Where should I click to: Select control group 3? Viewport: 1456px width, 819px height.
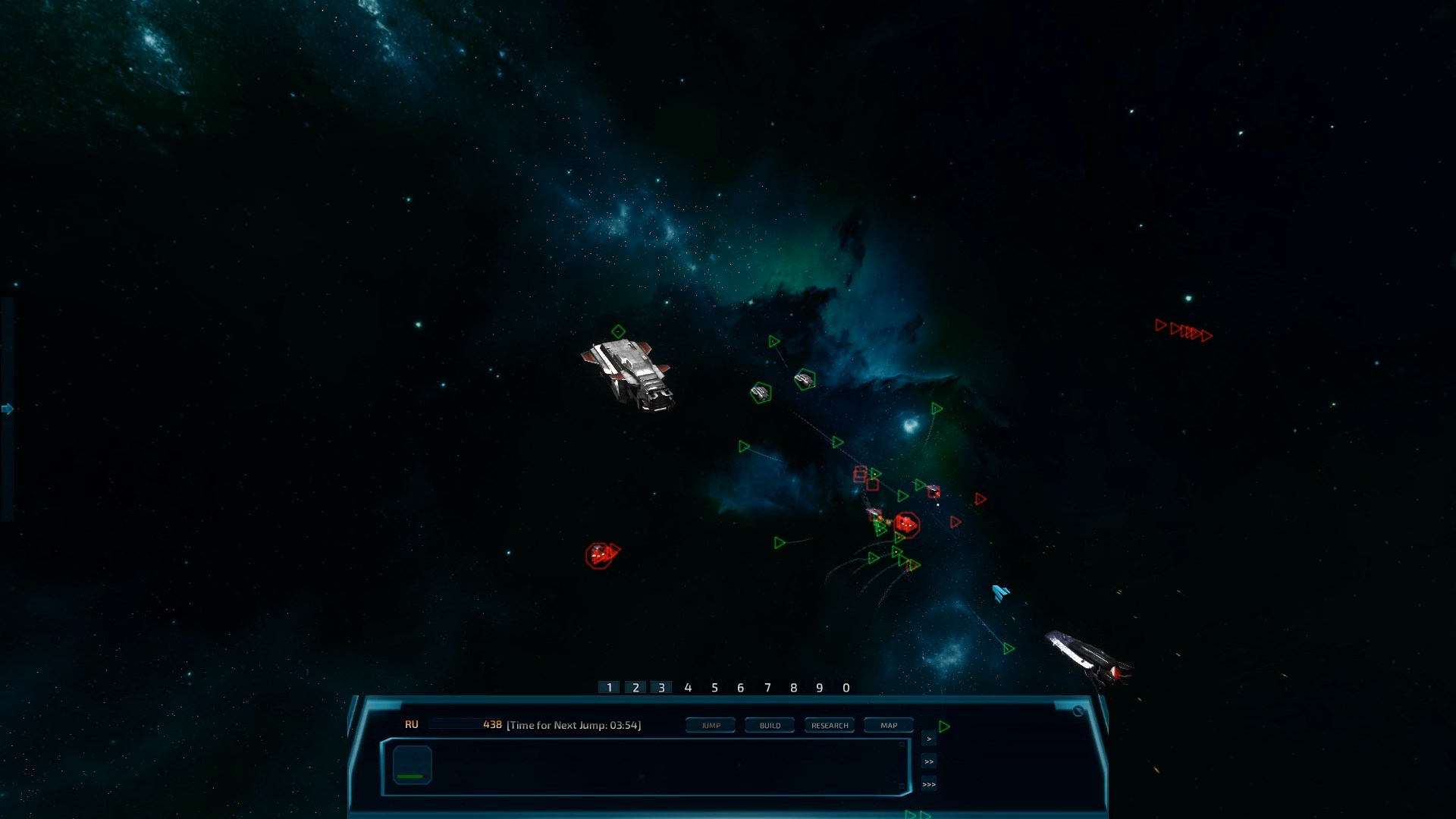point(661,688)
